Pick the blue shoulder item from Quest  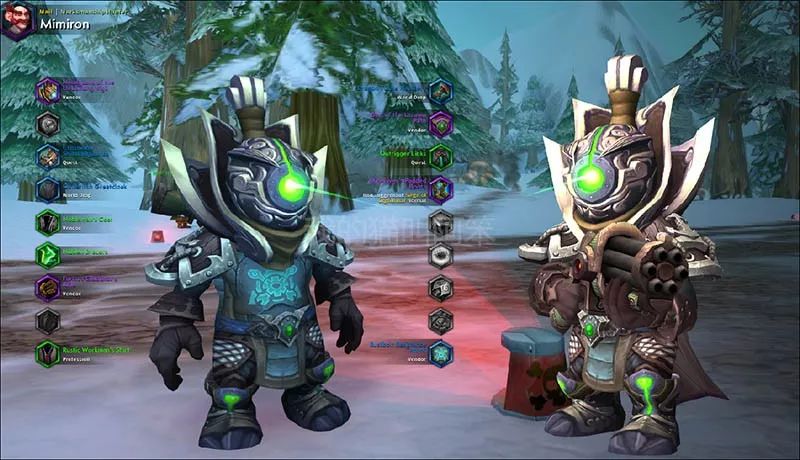pyautogui.click(x=48, y=156)
